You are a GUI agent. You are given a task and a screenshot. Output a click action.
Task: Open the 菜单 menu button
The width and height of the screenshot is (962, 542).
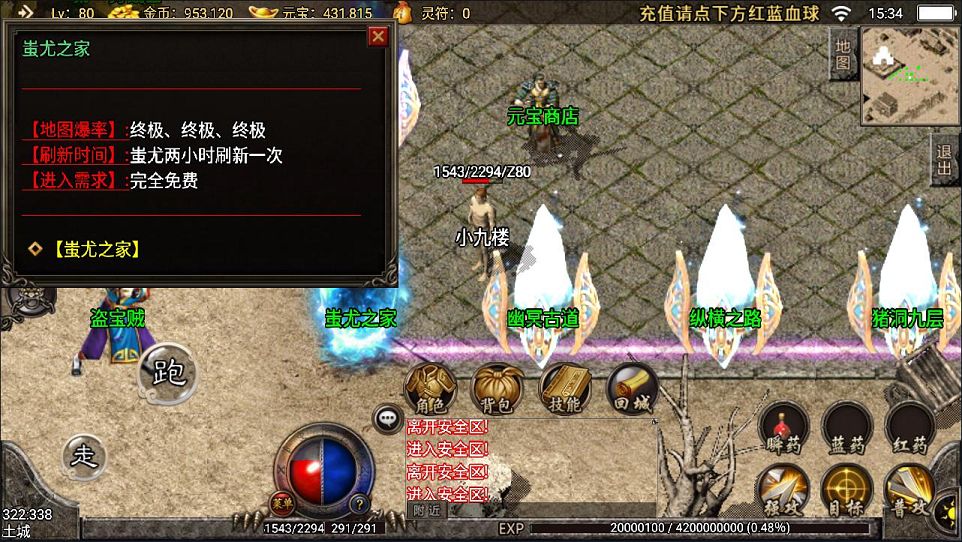tap(281, 502)
